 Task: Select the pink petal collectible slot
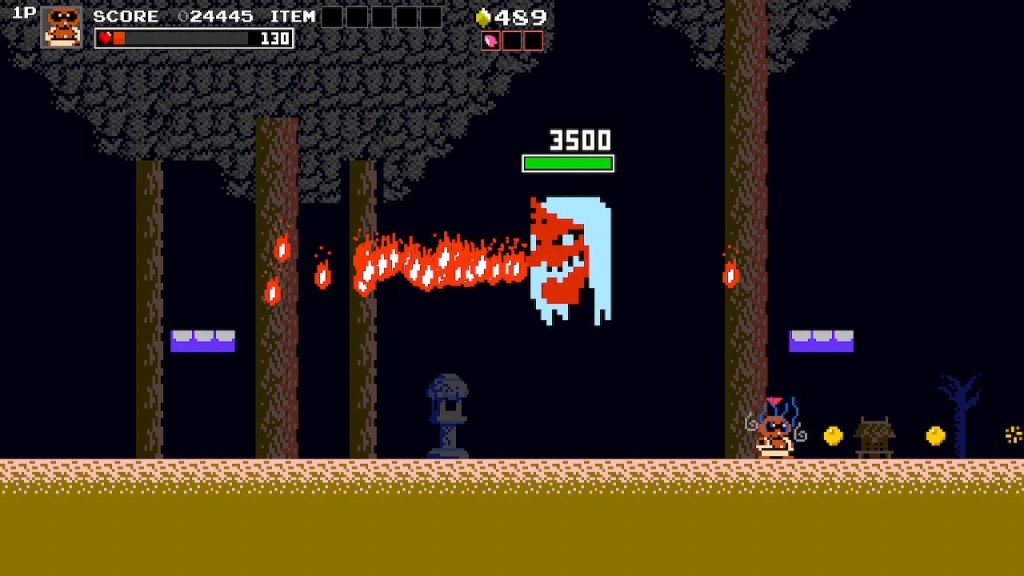coord(491,41)
